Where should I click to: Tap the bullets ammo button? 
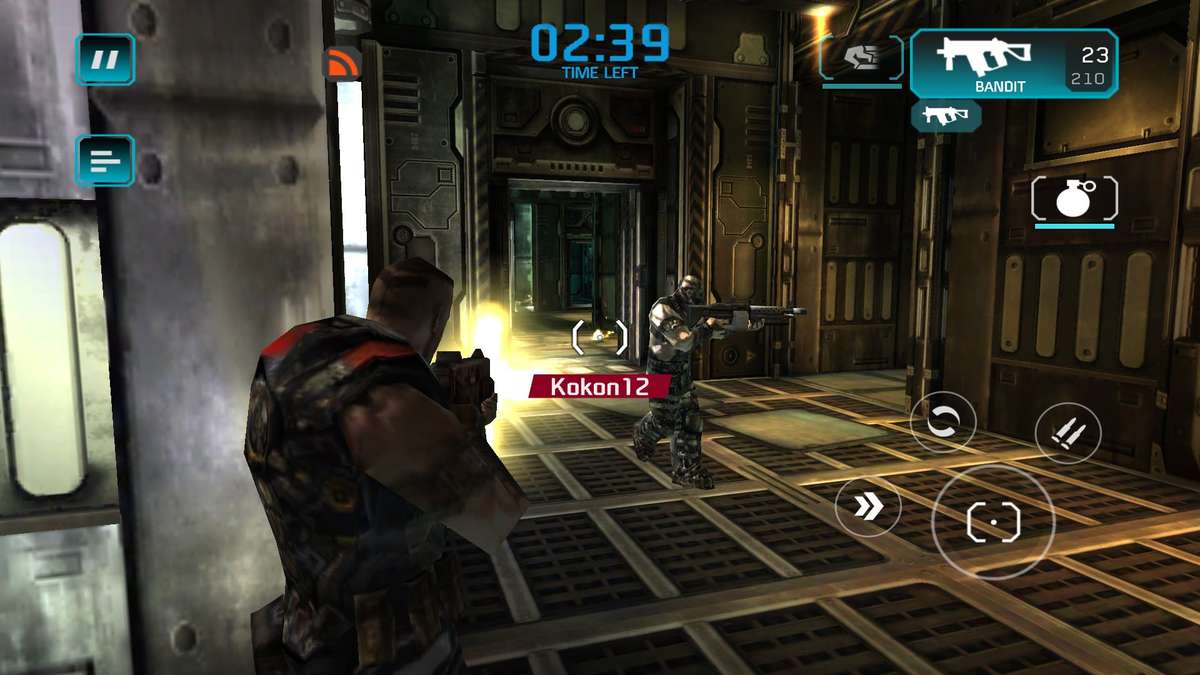pyautogui.click(x=1067, y=434)
